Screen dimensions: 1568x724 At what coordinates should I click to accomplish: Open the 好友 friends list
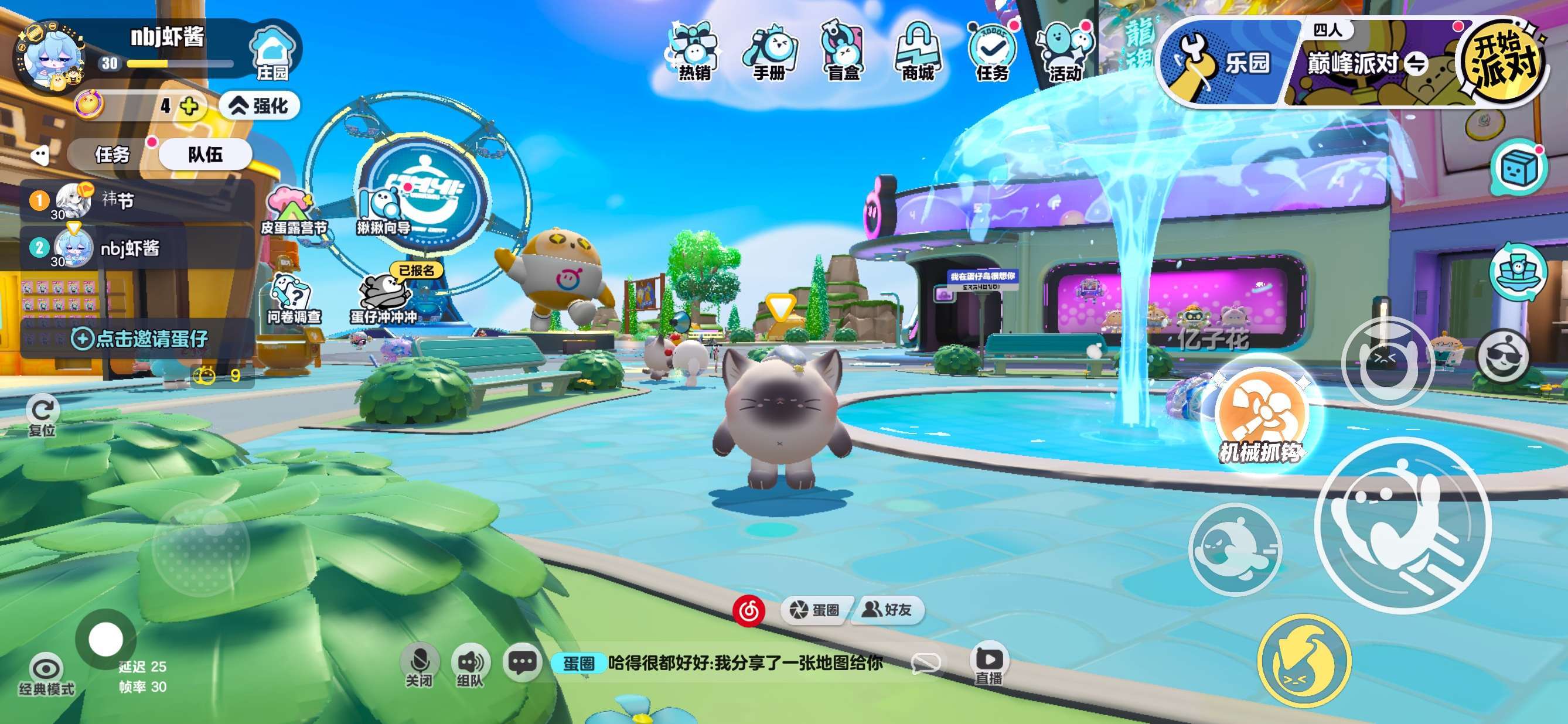coord(889,610)
